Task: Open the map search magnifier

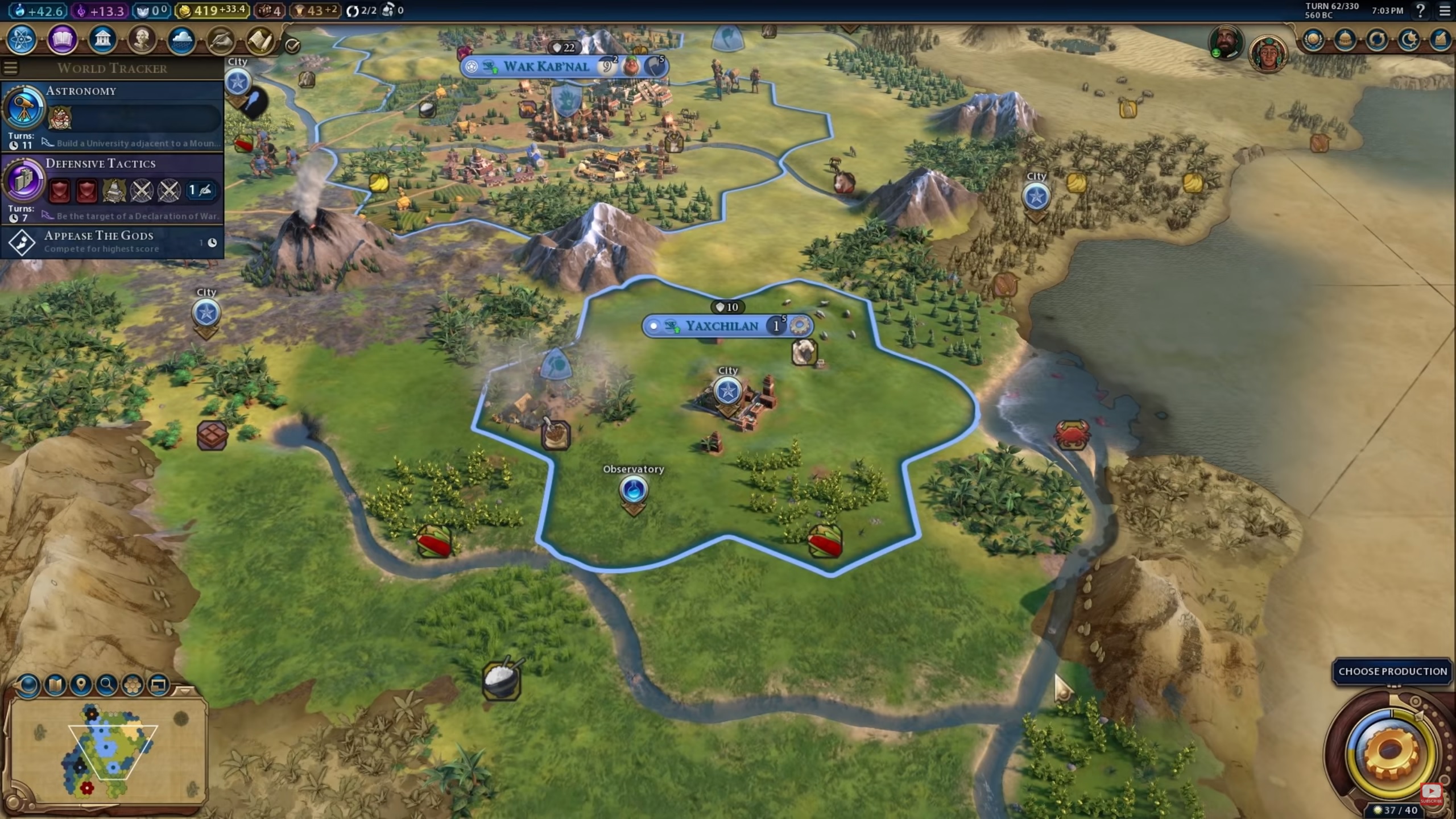Action: [x=106, y=685]
